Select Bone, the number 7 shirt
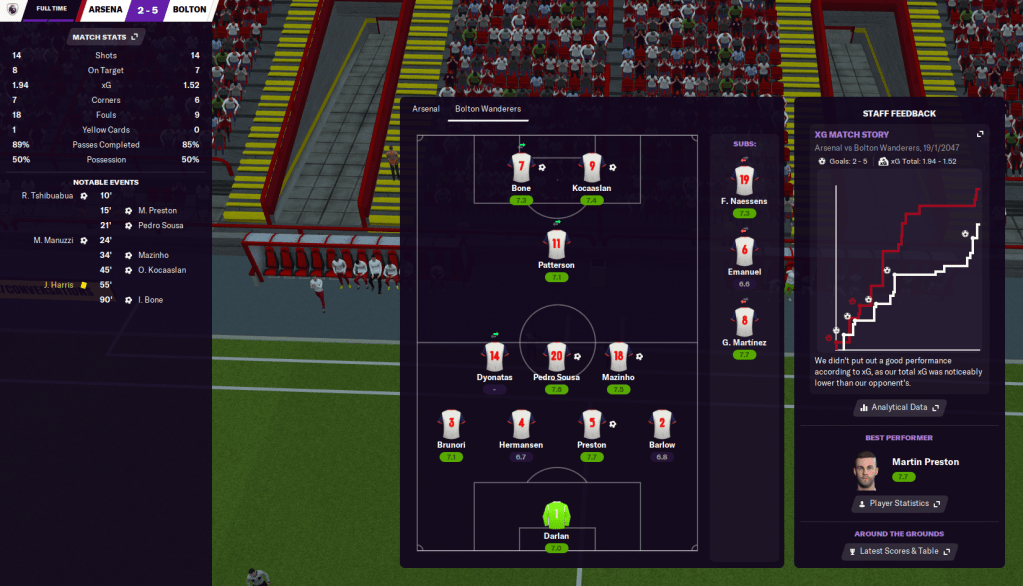Screen dimensions: 1023x586 coord(520,168)
